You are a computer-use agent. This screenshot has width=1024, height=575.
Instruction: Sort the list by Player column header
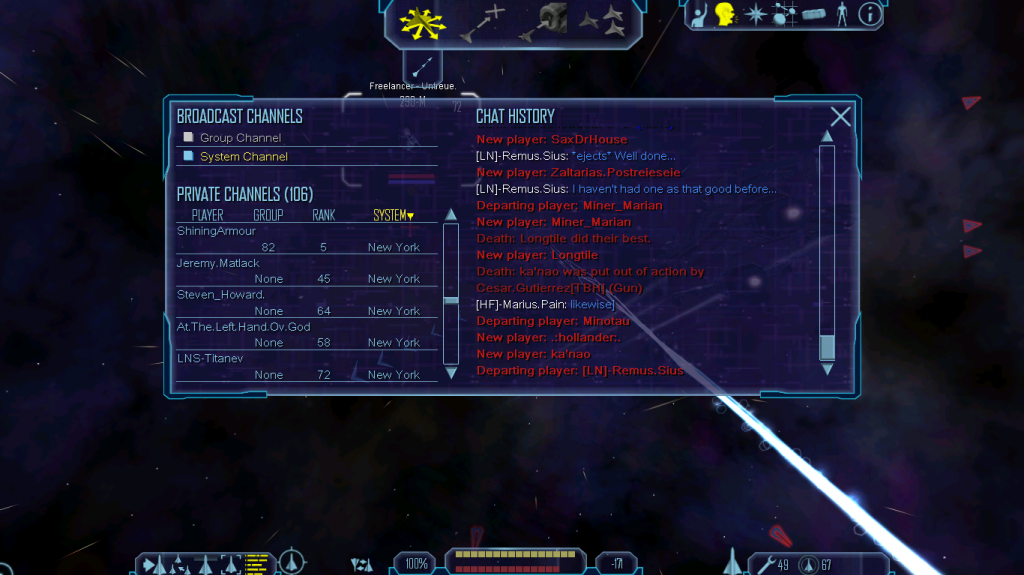click(x=207, y=215)
